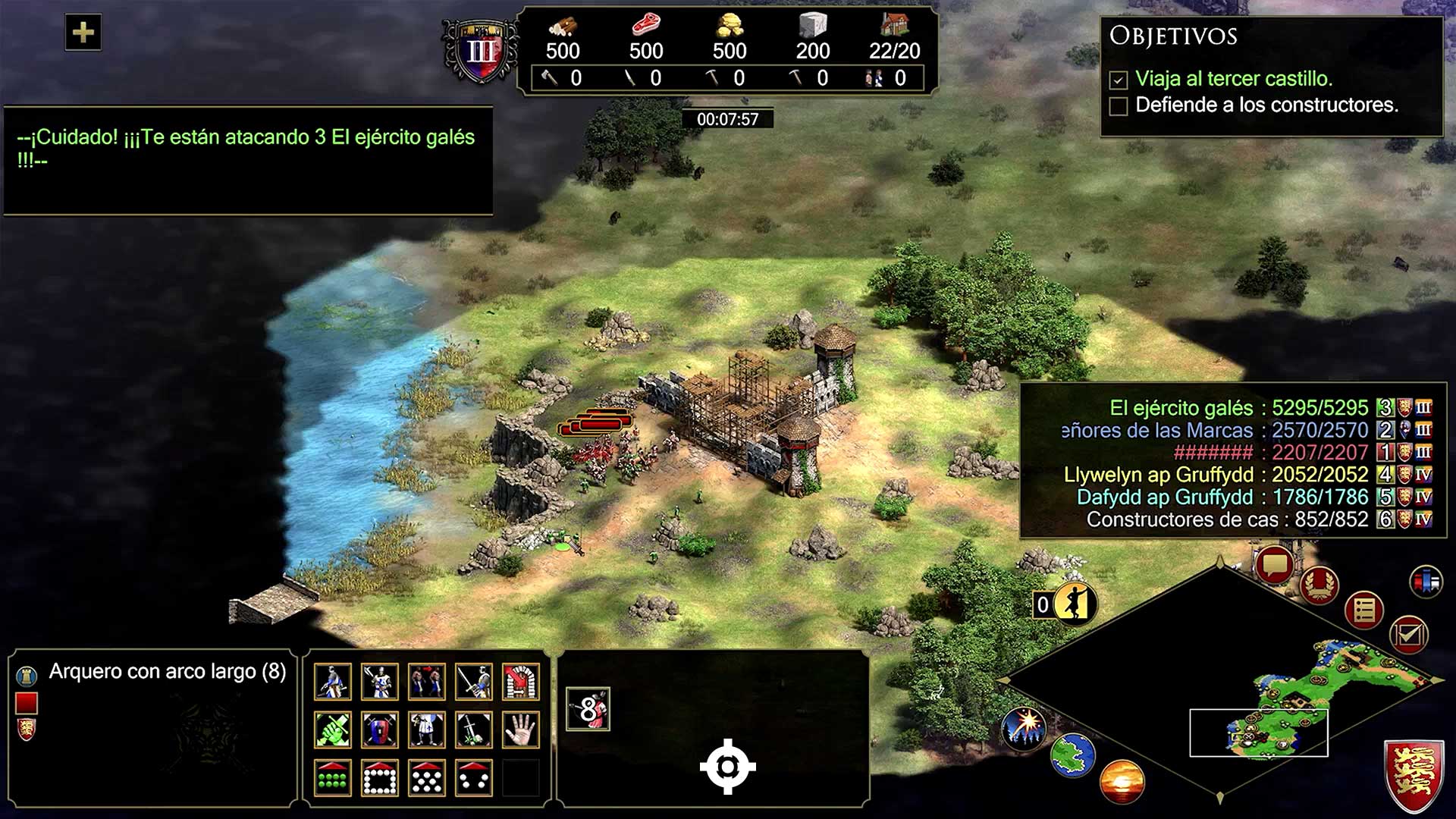
Task: Select the flank formation with four dots
Action: [474, 778]
